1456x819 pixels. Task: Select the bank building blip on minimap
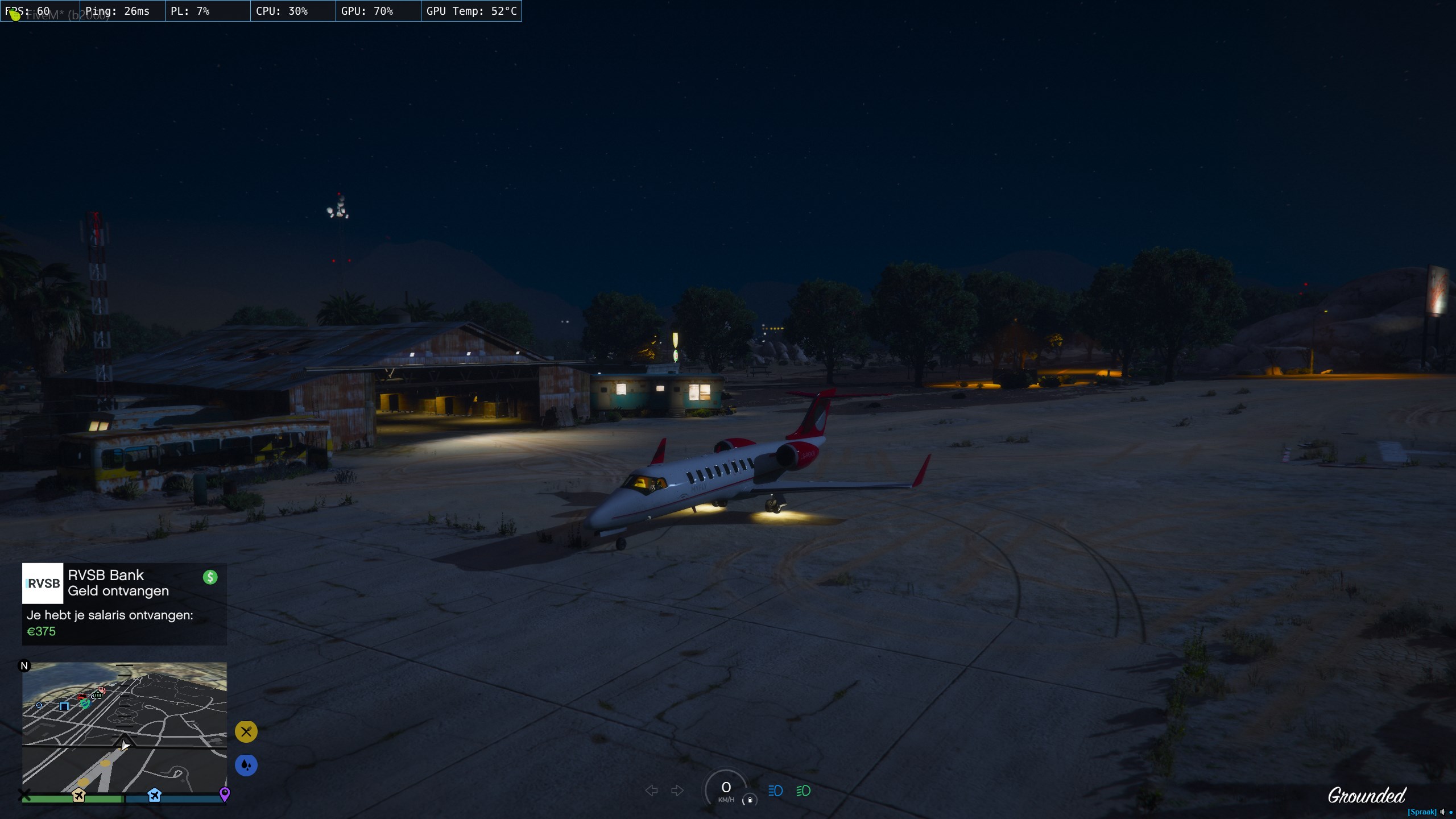[x=97, y=694]
